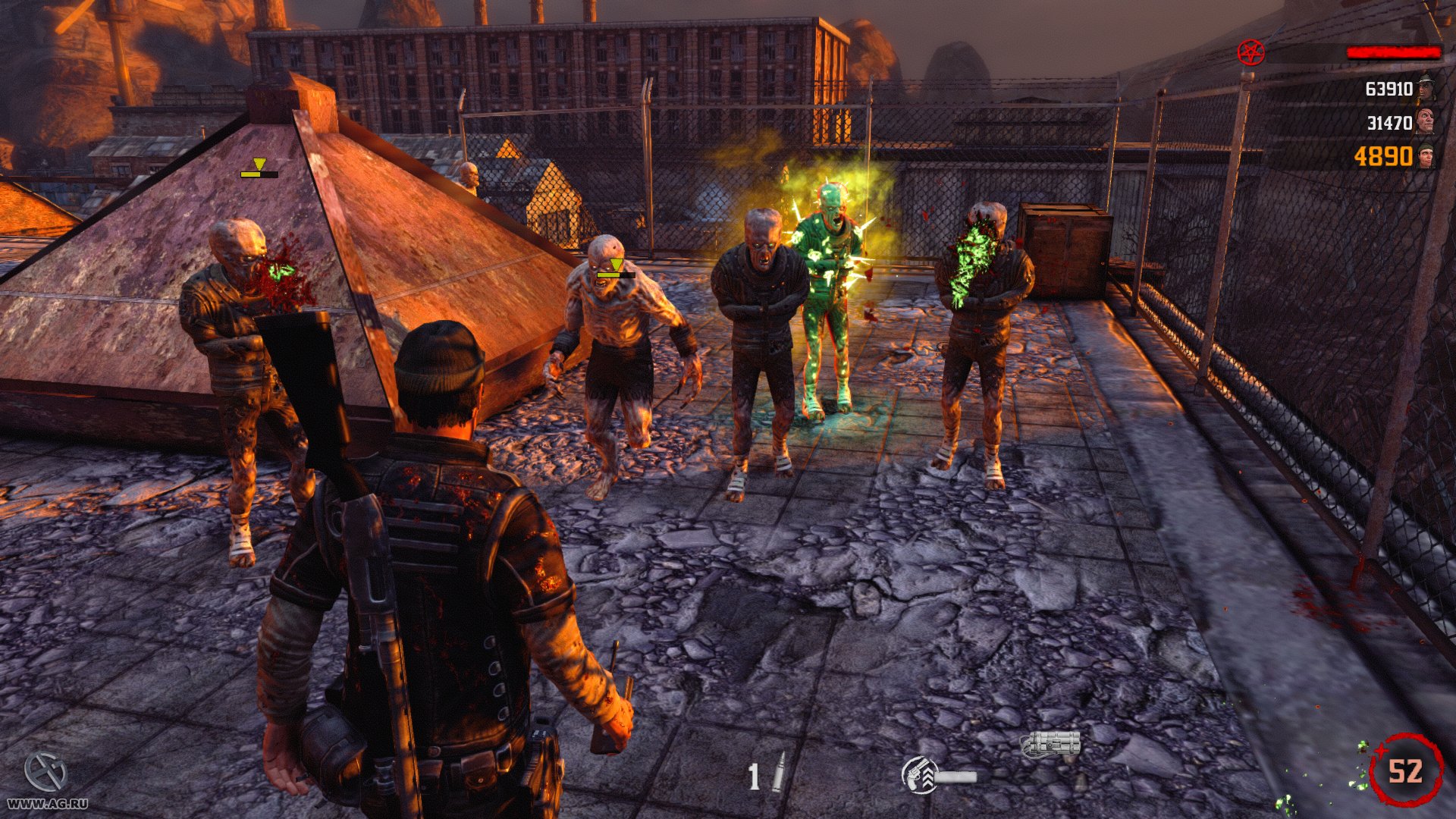Click the white revolver reload meter
This screenshot has height=819, width=1456.
(x=957, y=777)
